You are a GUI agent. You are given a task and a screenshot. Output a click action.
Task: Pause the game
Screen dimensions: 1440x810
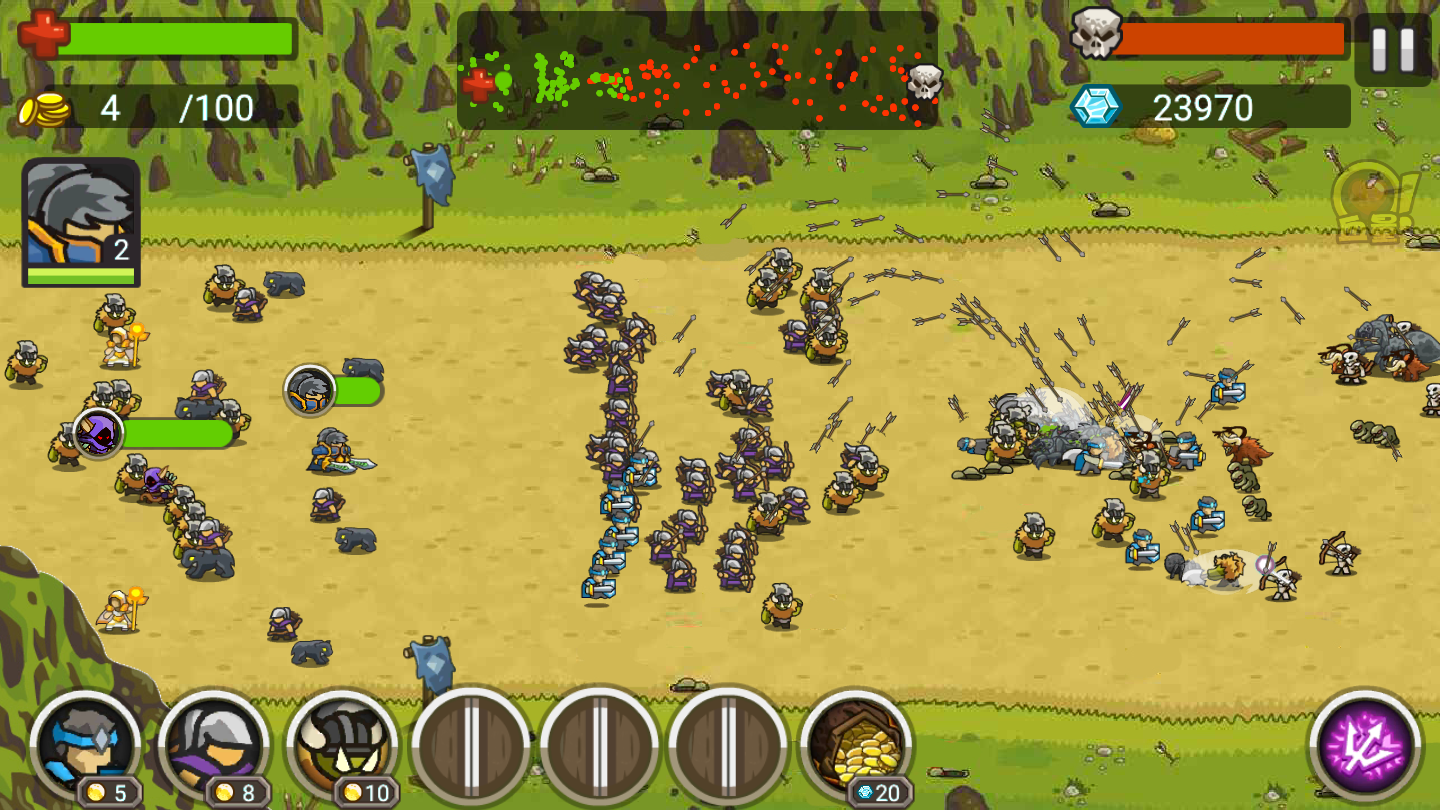pos(1393,50)
